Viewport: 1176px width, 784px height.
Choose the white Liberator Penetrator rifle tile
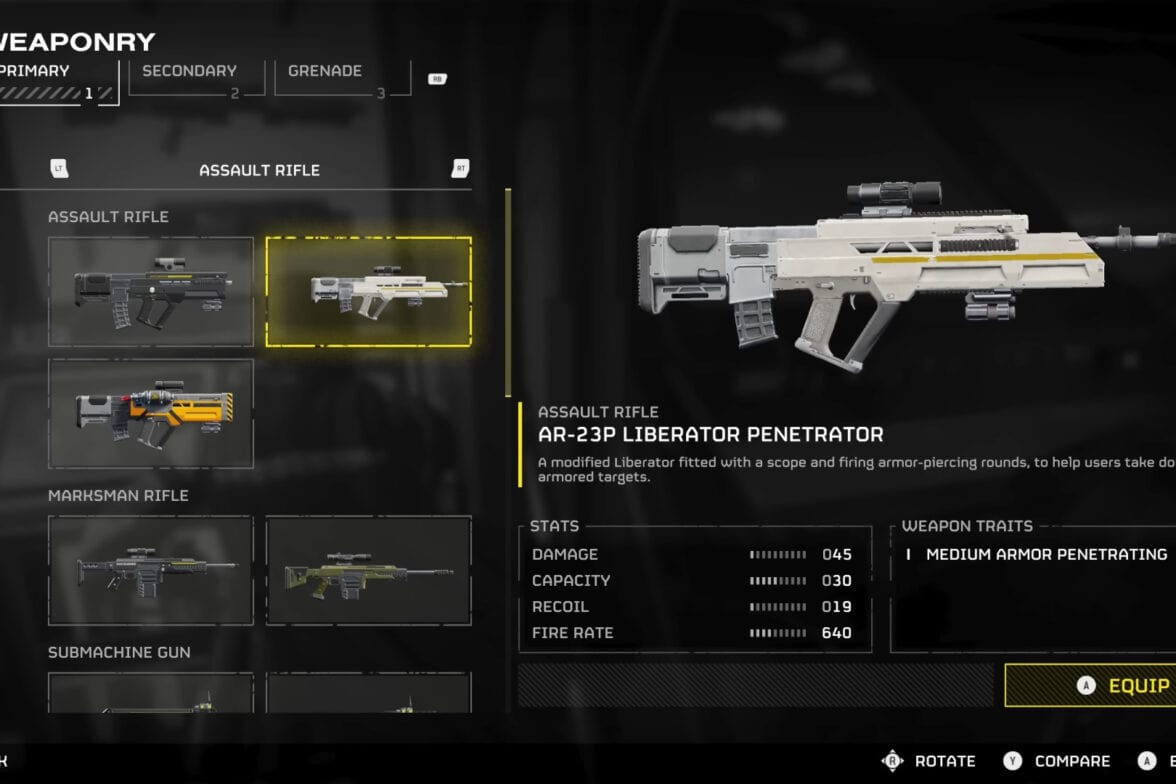coord(368,291)
